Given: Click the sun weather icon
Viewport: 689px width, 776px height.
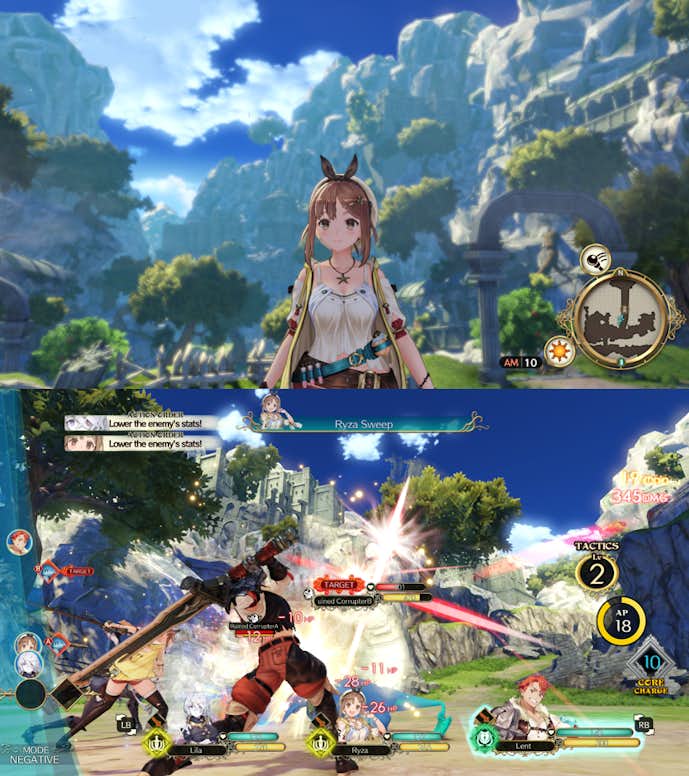Looking at the screenshot, I should (x=557, y=352).
